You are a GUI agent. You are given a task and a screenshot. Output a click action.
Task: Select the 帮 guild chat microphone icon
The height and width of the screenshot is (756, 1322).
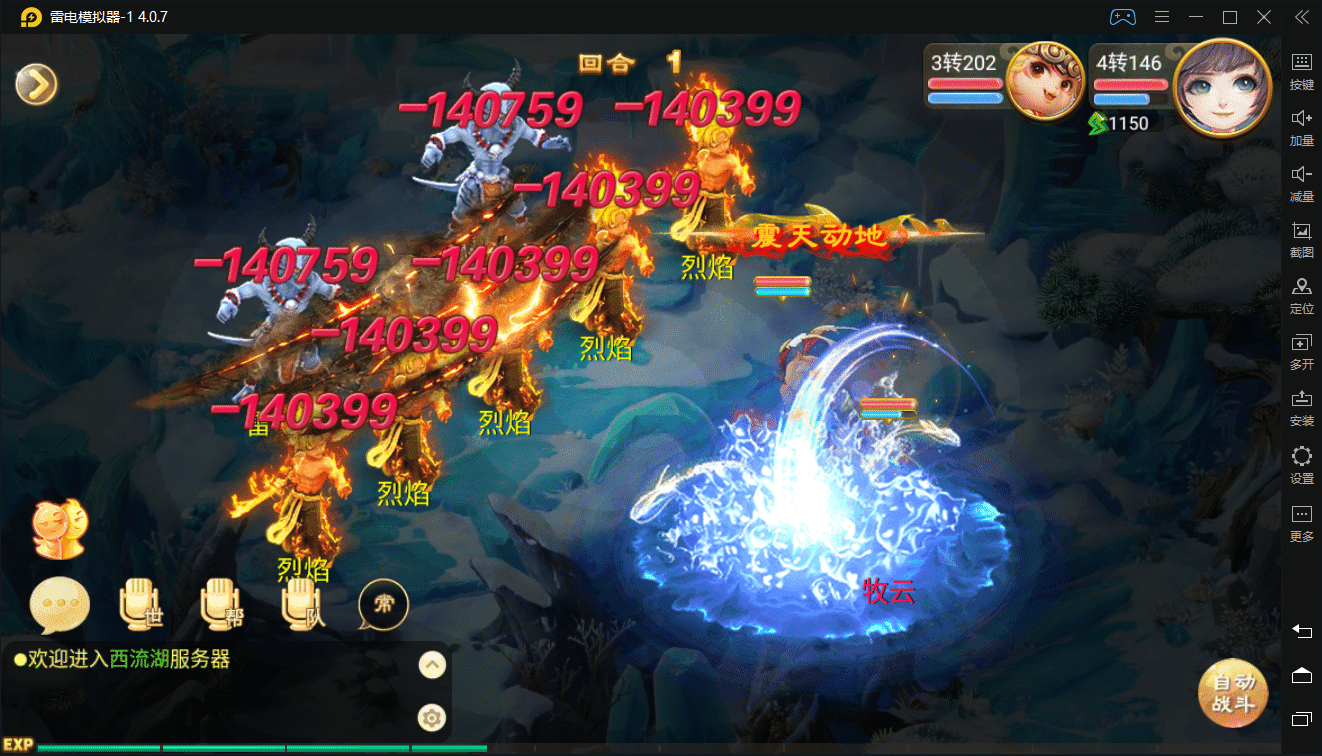click(x=221, y=605)
